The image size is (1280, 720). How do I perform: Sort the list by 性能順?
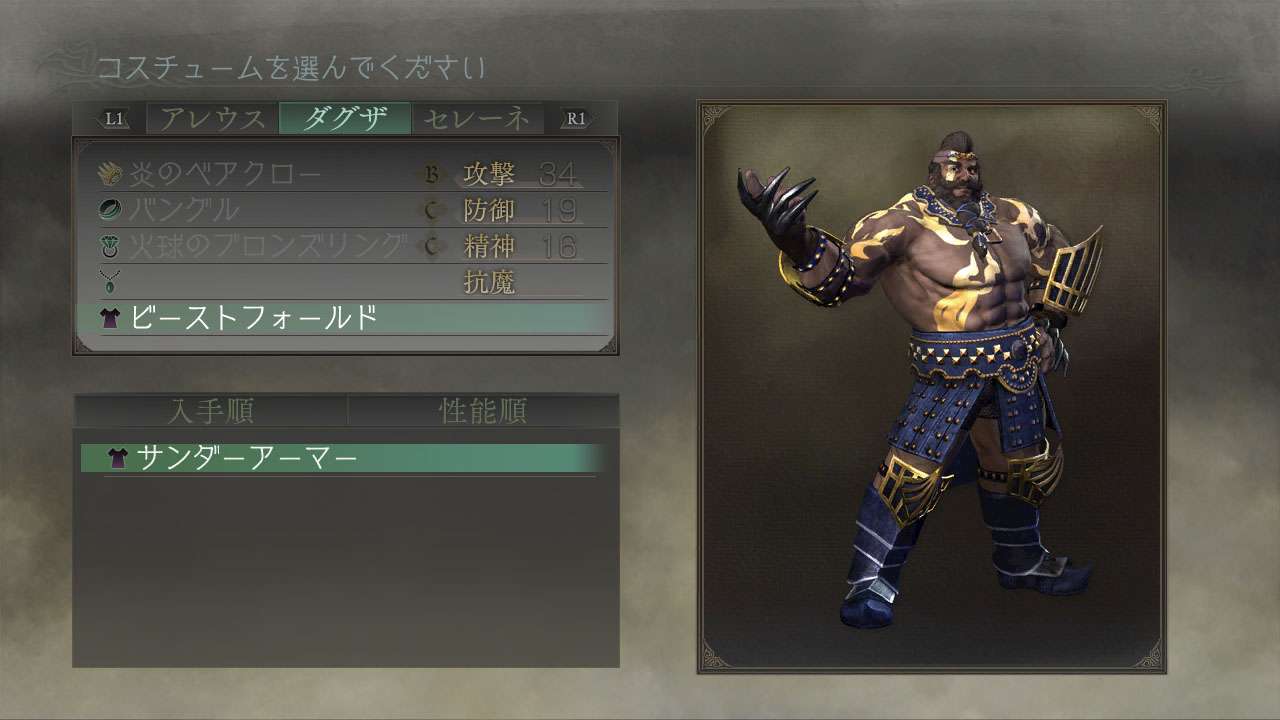[483, 411]
